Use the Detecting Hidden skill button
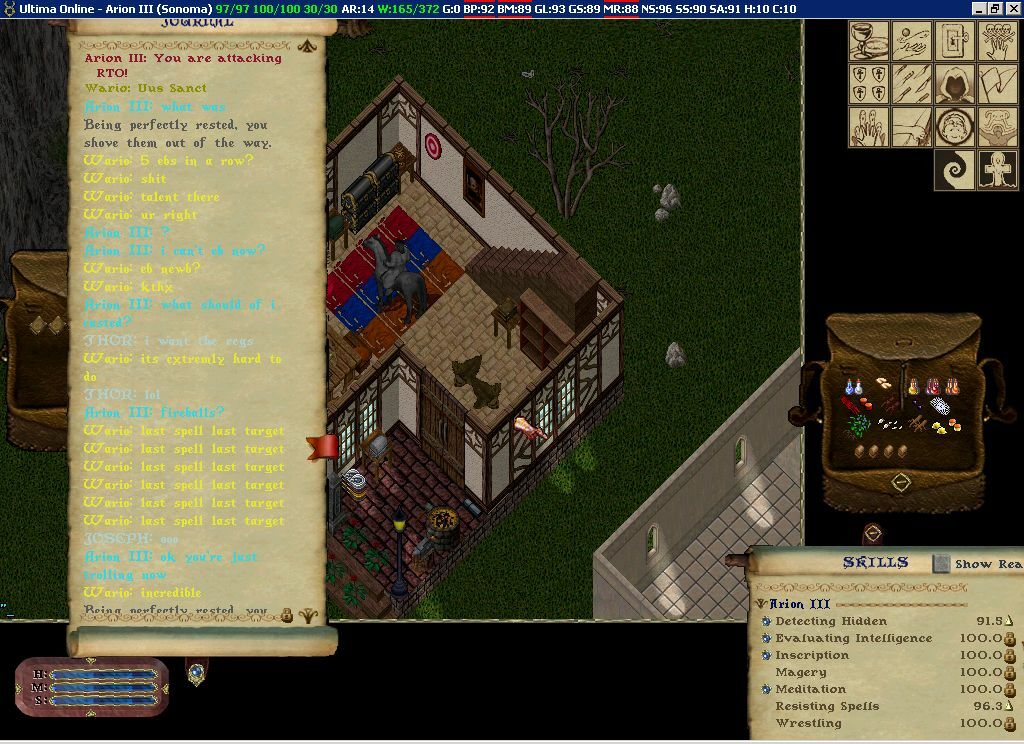The height and width of the screenshot is (744, 1024). click(x=765, y=621)
